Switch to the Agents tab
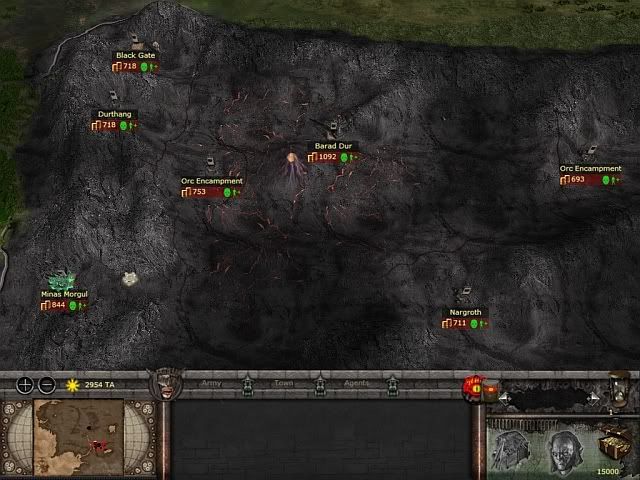 coord(356,383)
